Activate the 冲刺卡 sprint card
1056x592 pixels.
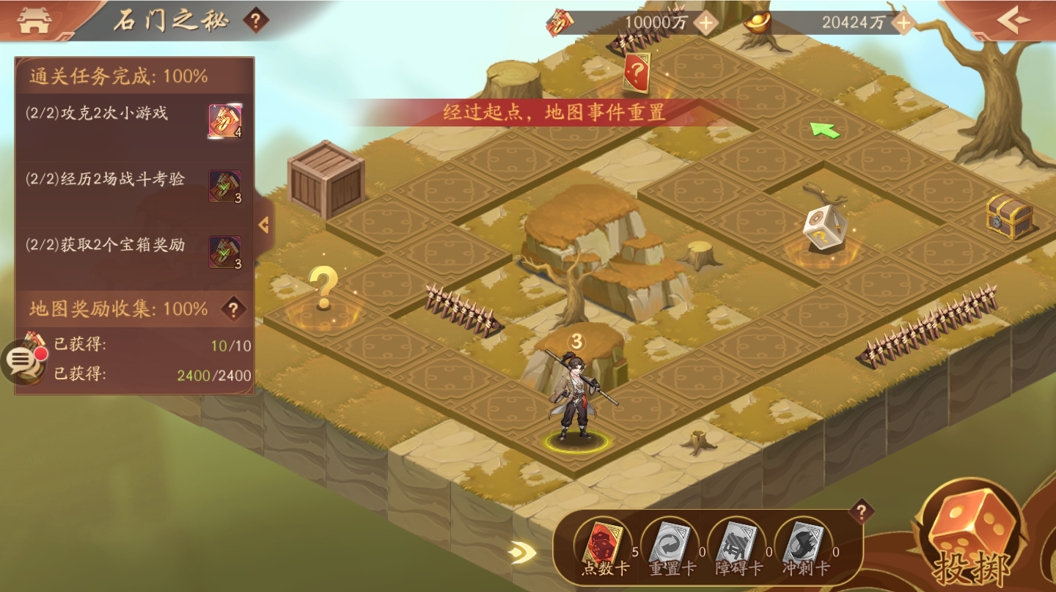click(x=802, y=547)
